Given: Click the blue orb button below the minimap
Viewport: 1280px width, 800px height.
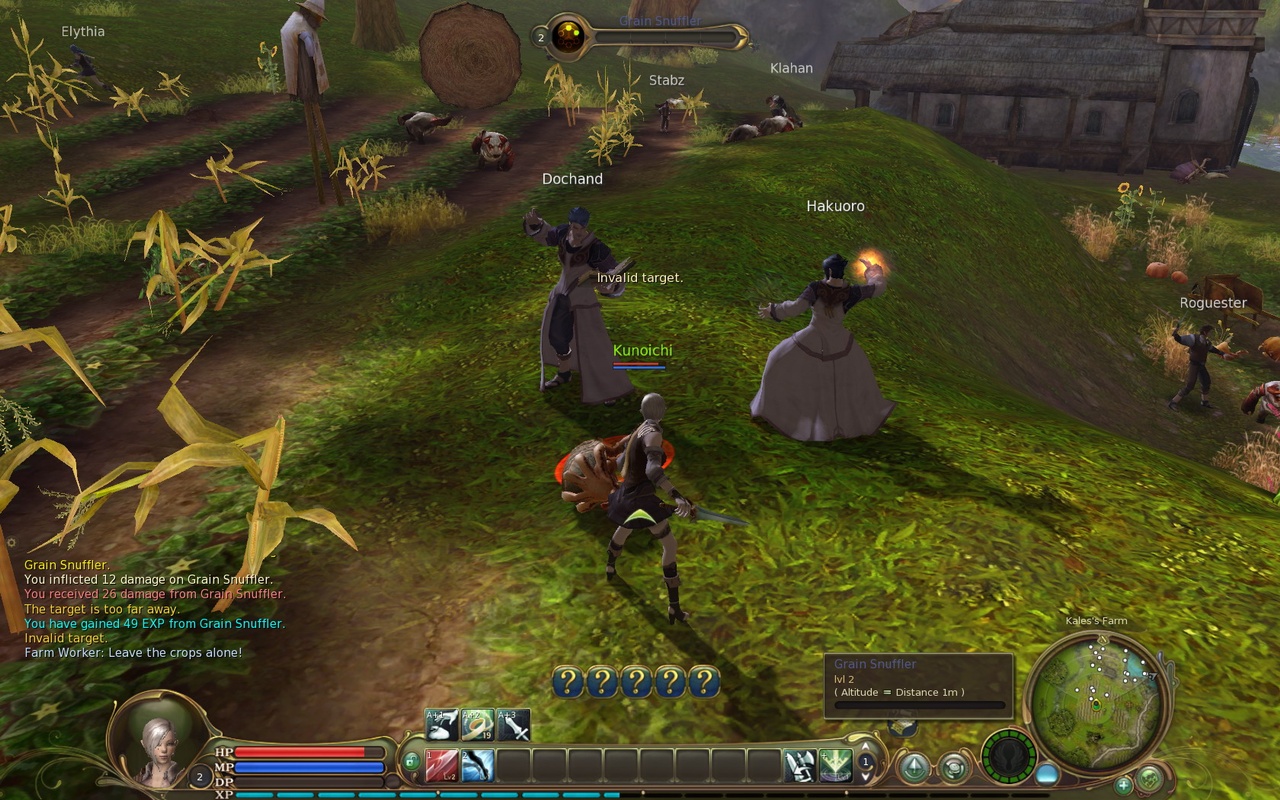Looking at the screenshot, I should [x=1047, y=775].
